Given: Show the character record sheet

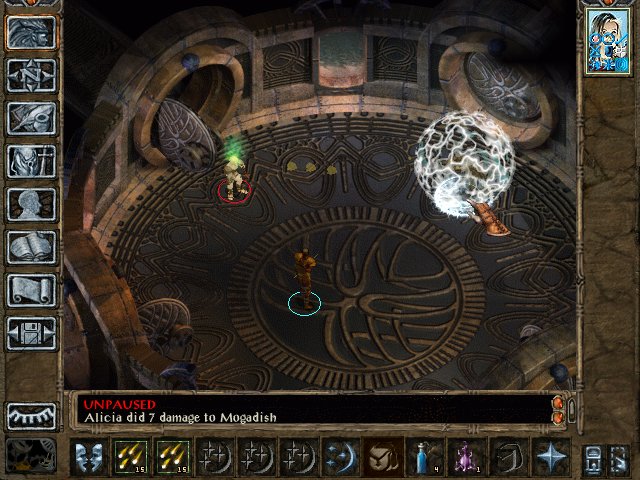Looking at the screenshot, I should [31, 204].
